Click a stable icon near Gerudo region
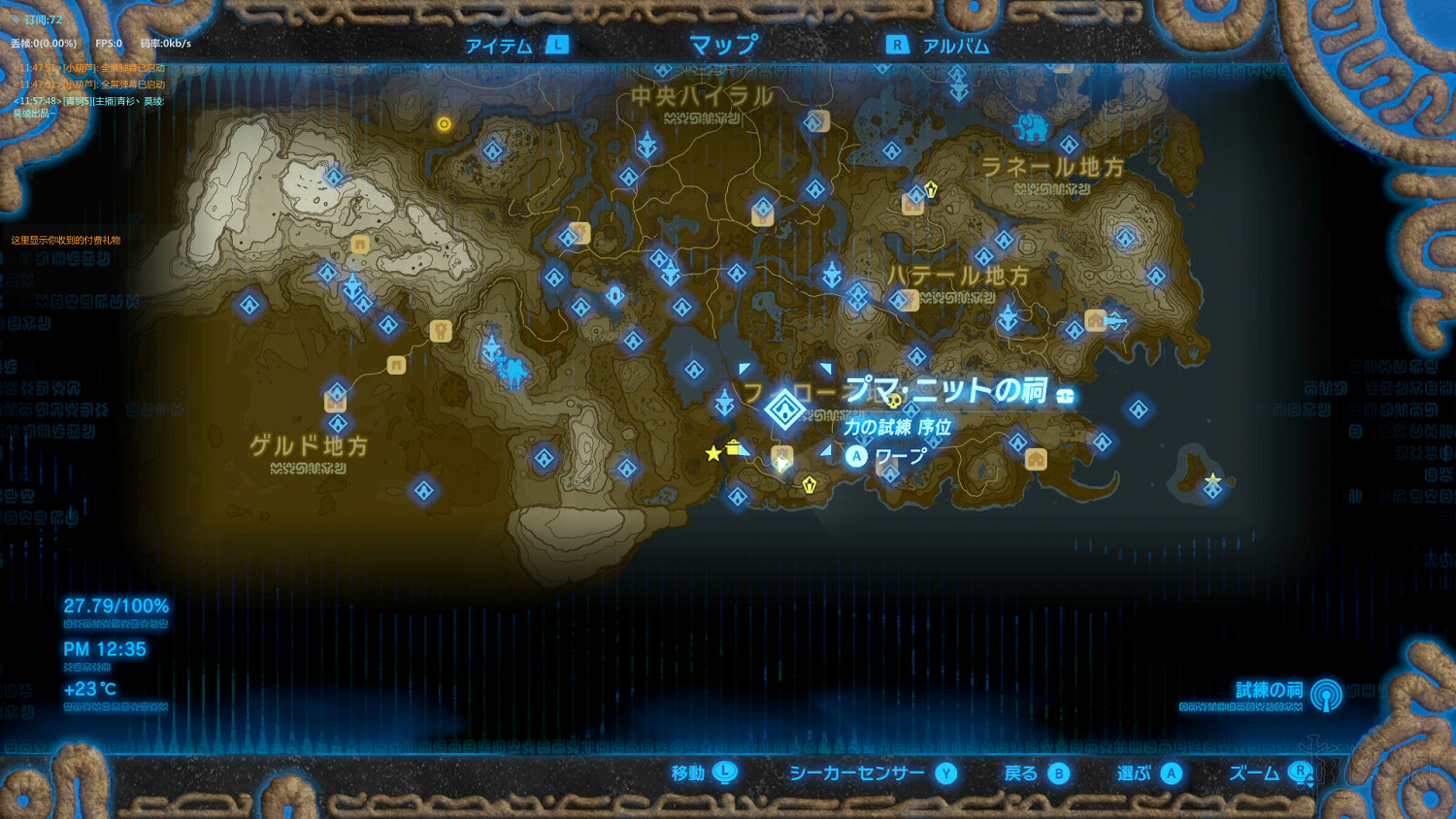The width and height of the screenshot is (1456, 819). point(440,330)
